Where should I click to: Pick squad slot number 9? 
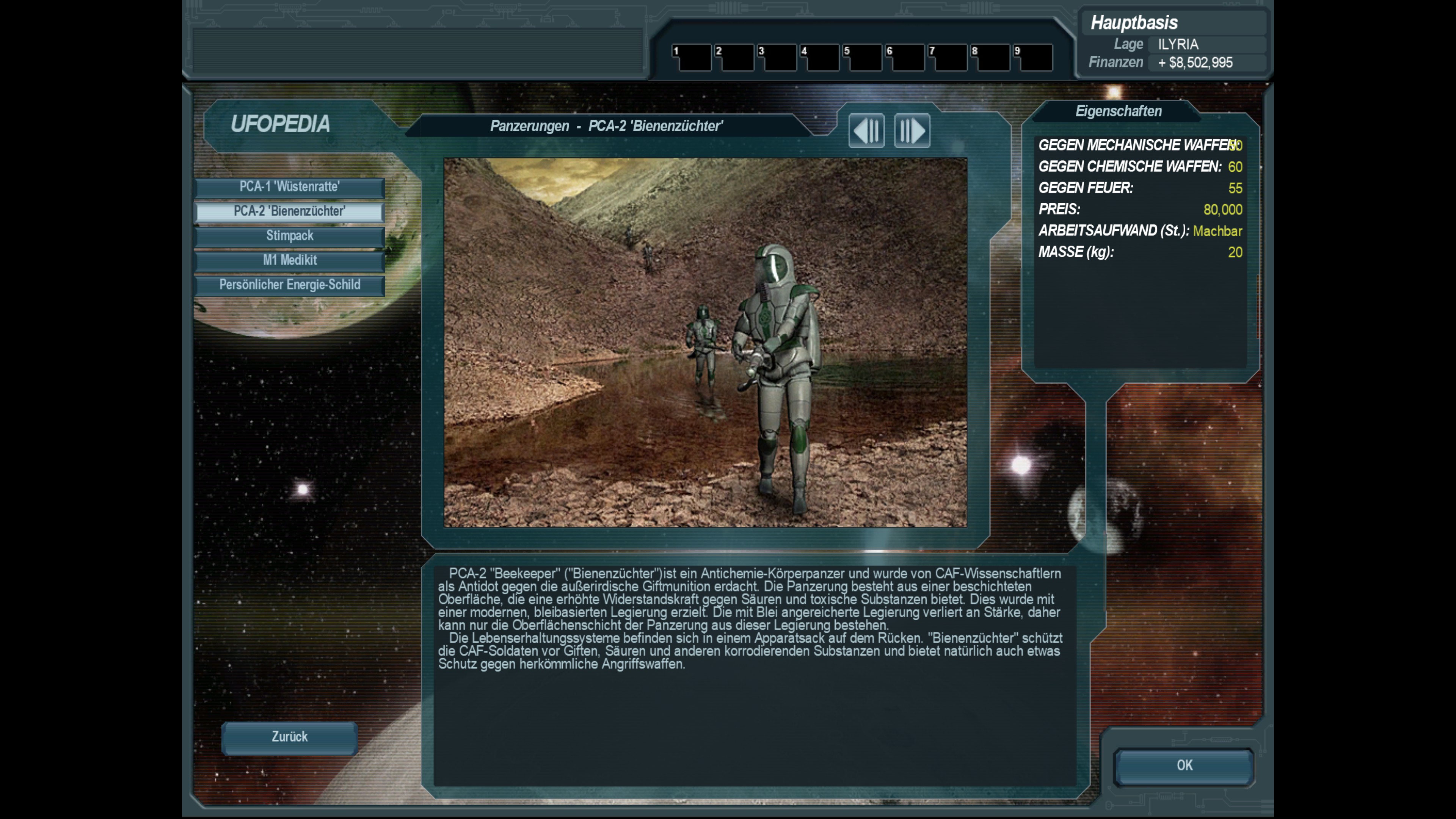point(1032,58)
